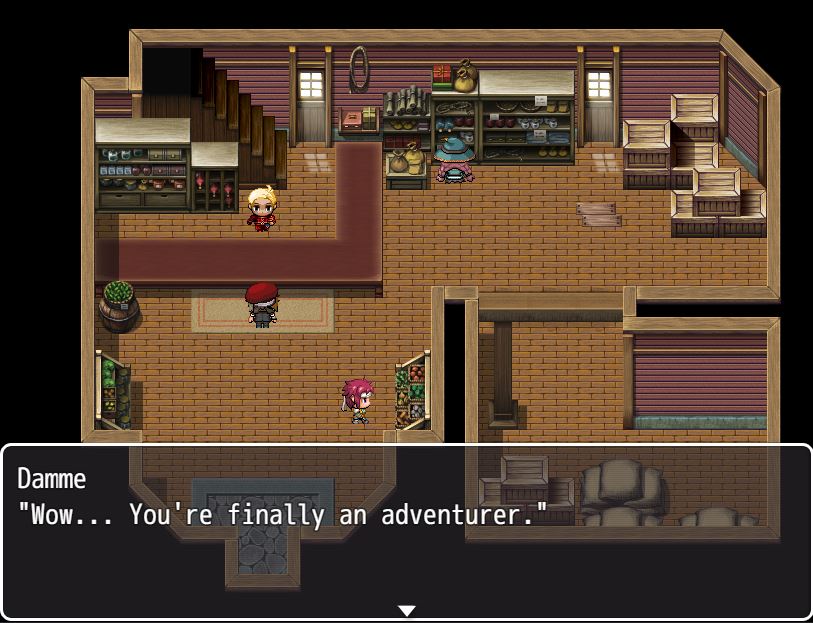Click the white continue arrow in dialogue
The image size is (813, 623).
coord(406,610)
